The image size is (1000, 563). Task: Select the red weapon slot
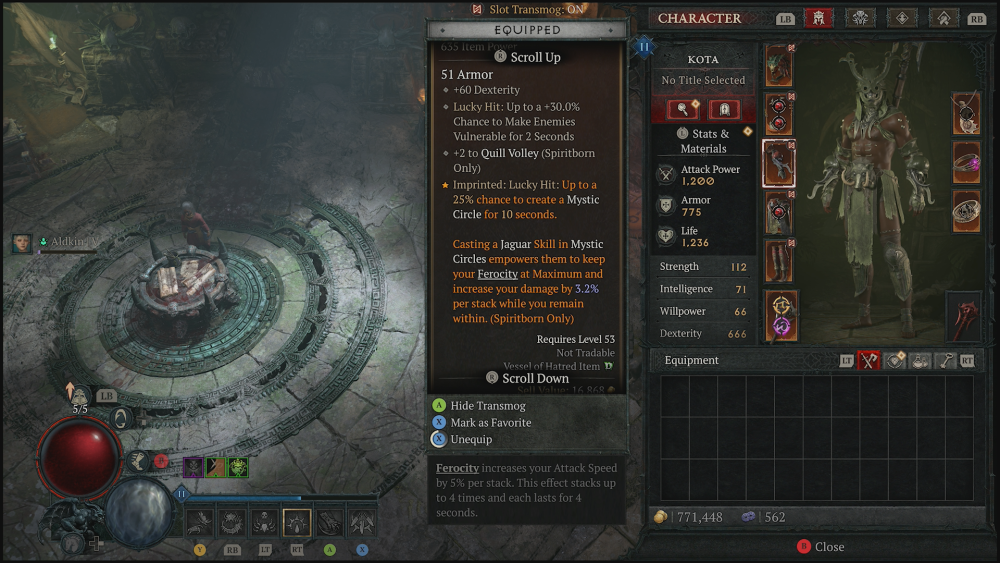click(x=965, y=313)
